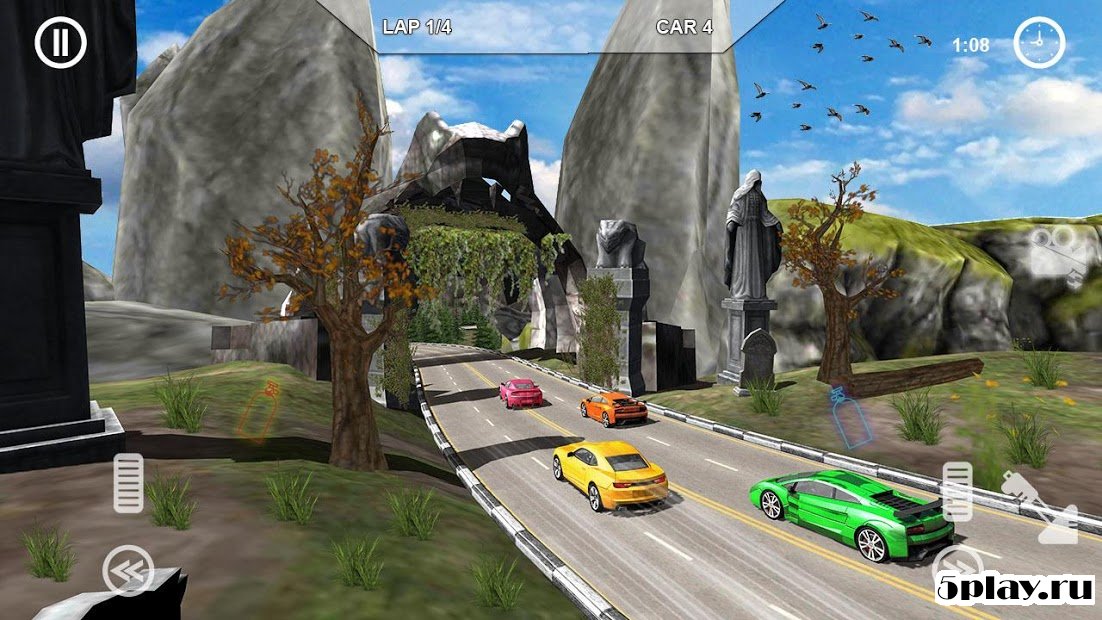The width and height of the screenshot is (1102, 620).
Task: Tap the clock icon beside the timer
Action: tap(1040, 44)
